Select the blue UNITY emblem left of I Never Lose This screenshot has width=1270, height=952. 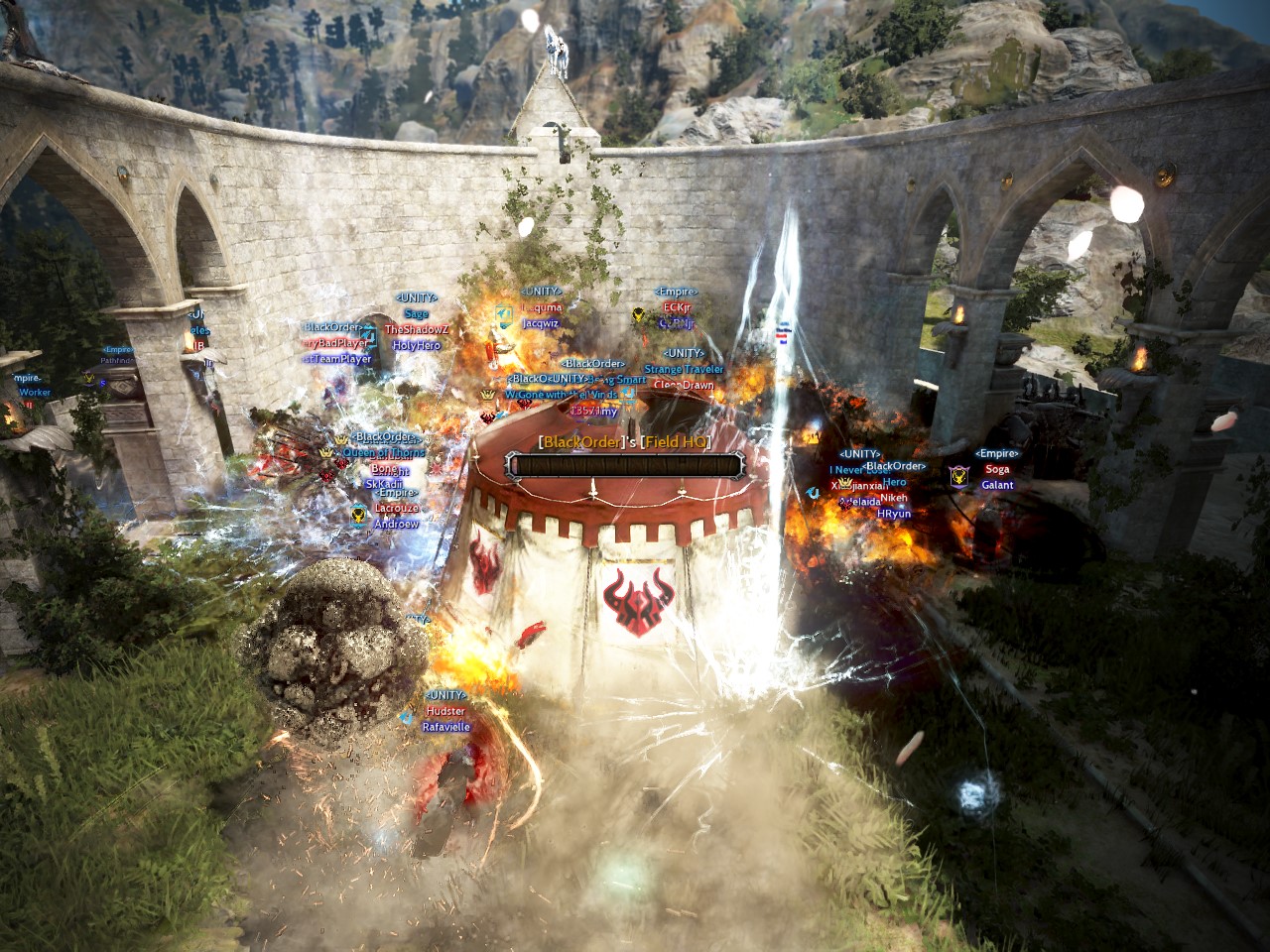click(815, 493)
